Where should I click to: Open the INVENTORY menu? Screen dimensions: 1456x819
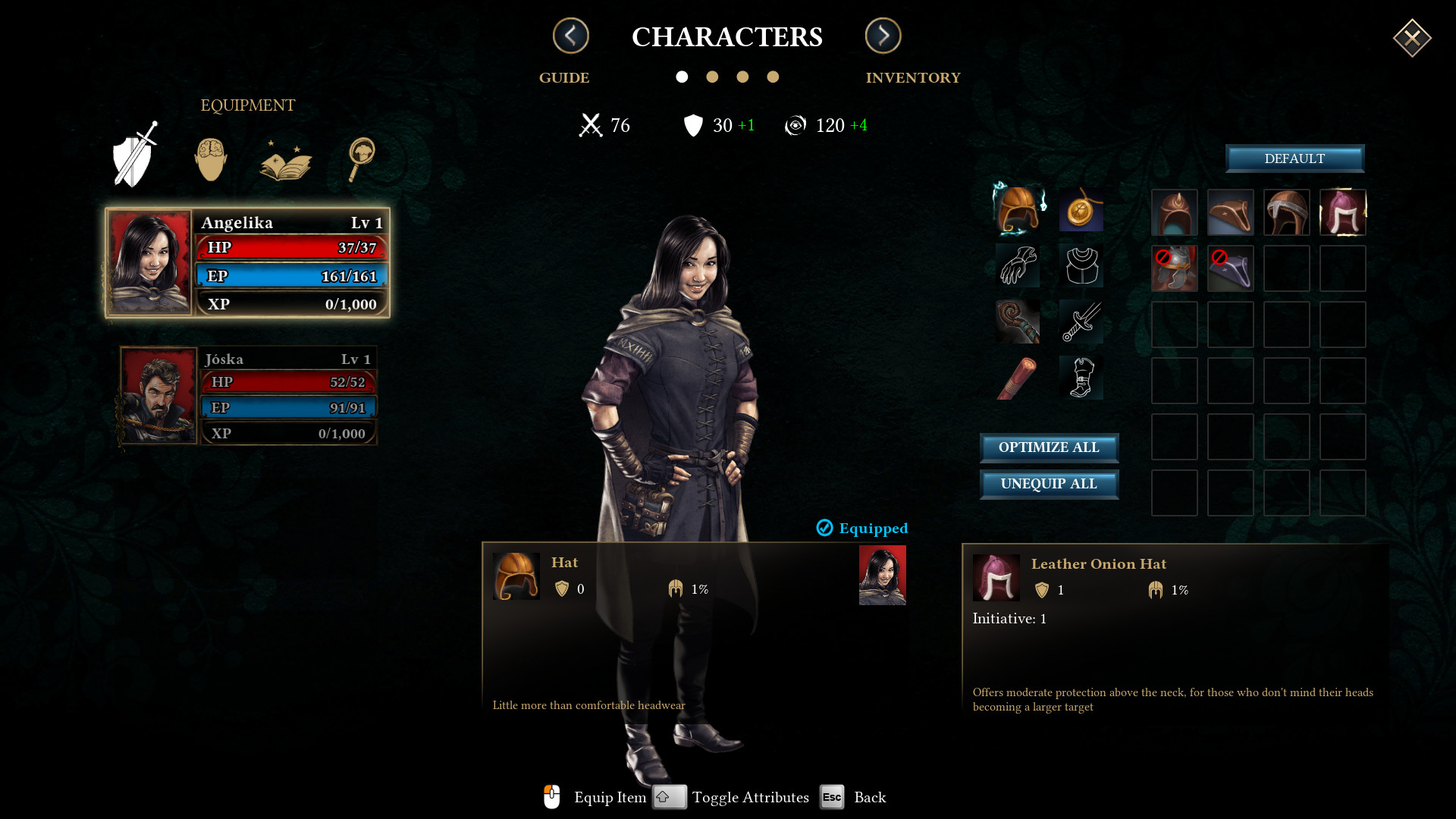[x=913, y=77]
